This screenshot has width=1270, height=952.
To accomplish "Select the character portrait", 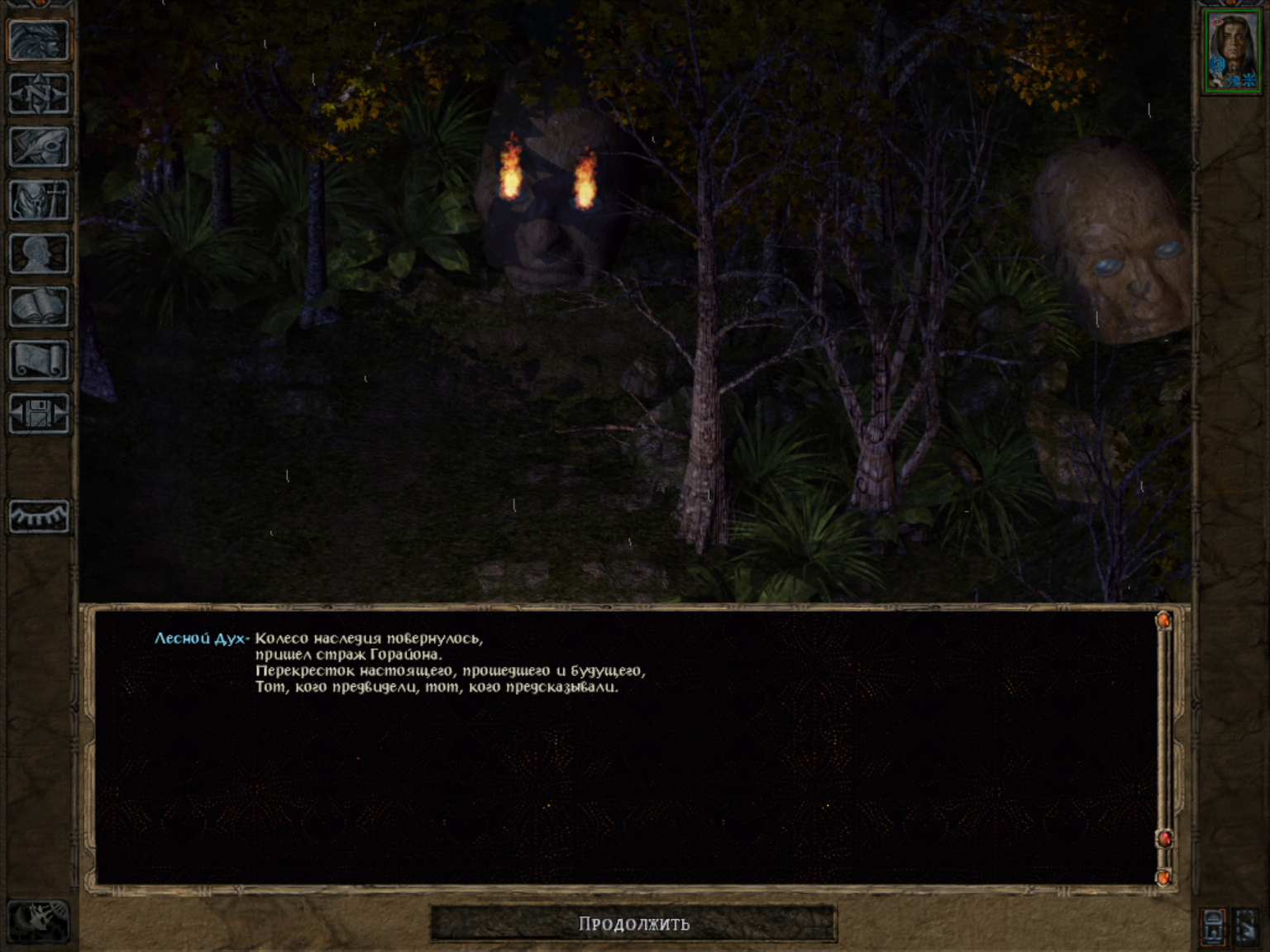I will tap(1231, 51).
